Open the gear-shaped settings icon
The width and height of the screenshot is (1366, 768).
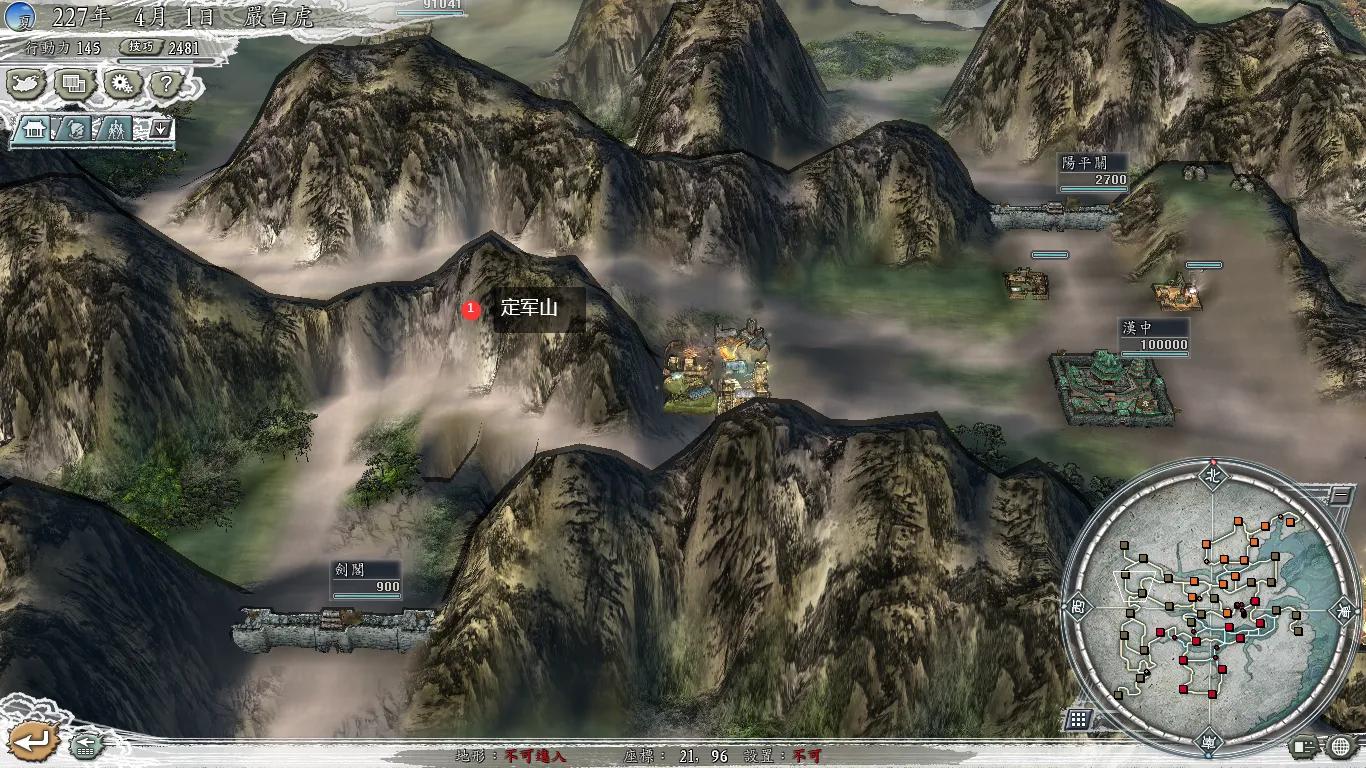click(123, 84)
